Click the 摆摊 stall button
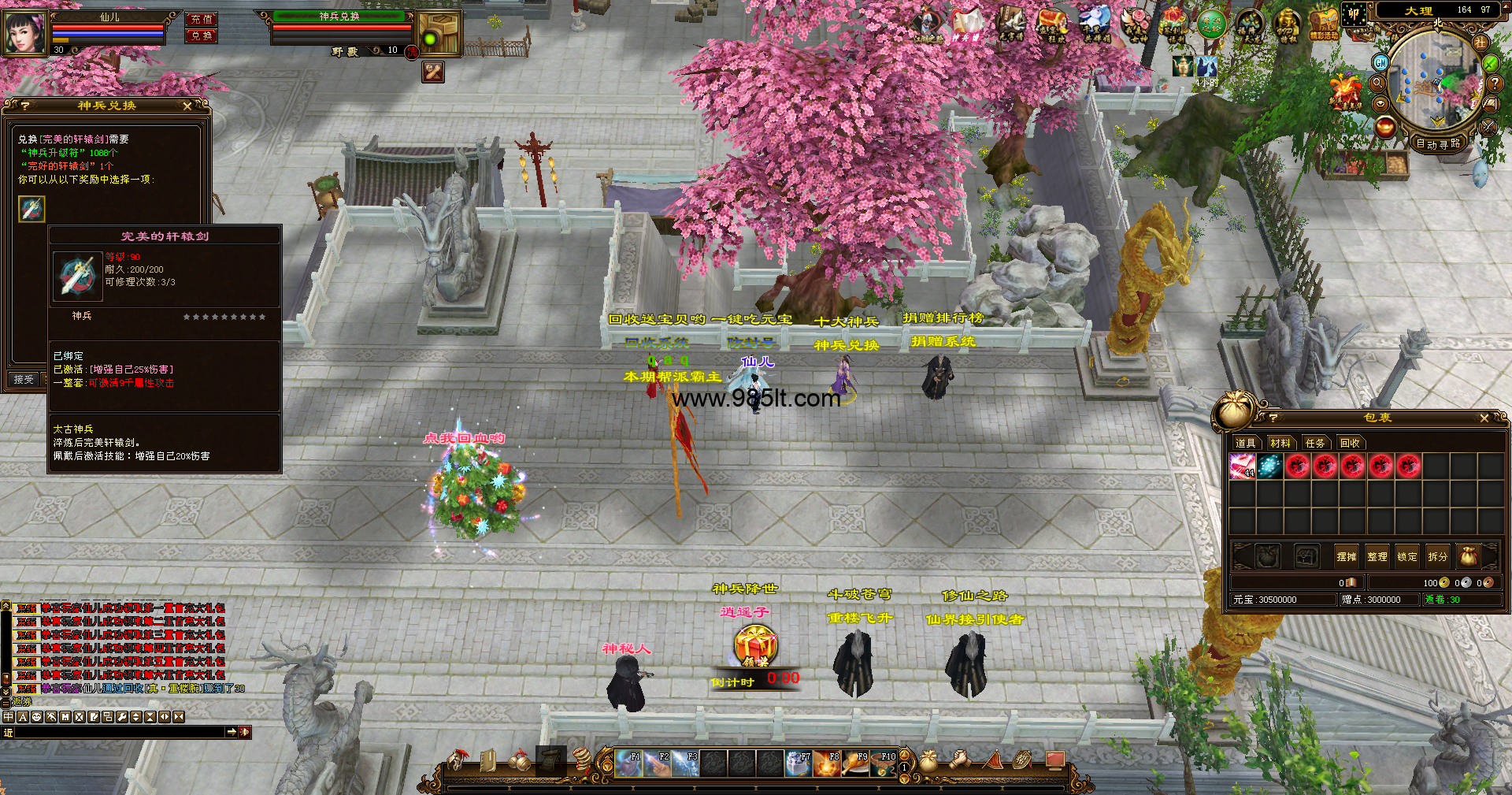Viewport: 1512px width, 795px height. 1346,557
